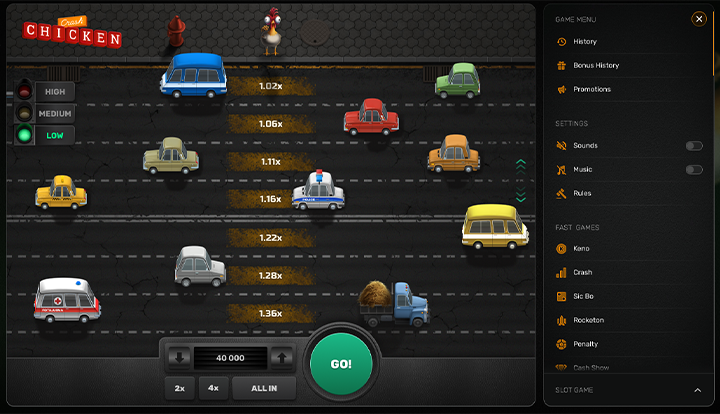The width and height of the screenshot is (720, 414).
Task: Bet everything with ALL IN
Action: [x=264, y=388]
